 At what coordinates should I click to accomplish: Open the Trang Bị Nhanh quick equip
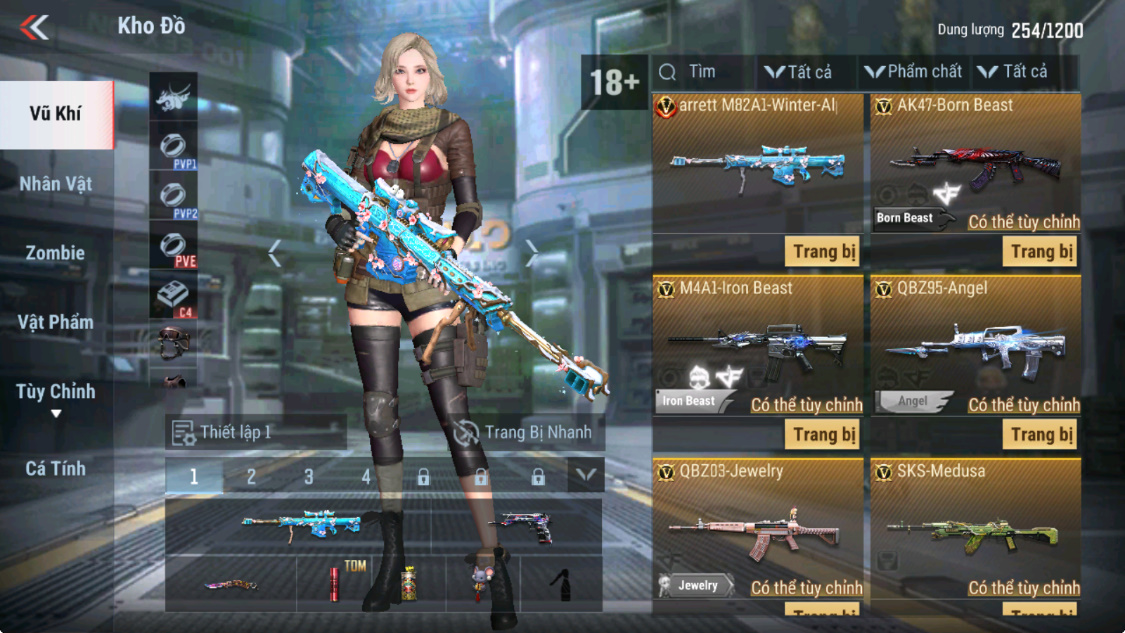point(527,432)
